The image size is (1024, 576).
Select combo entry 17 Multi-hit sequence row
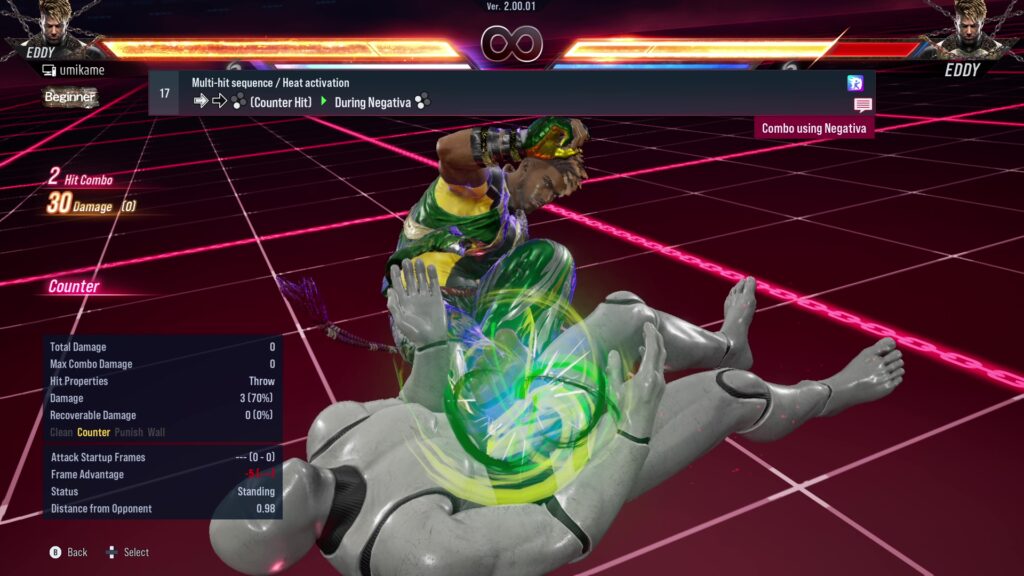500,92
